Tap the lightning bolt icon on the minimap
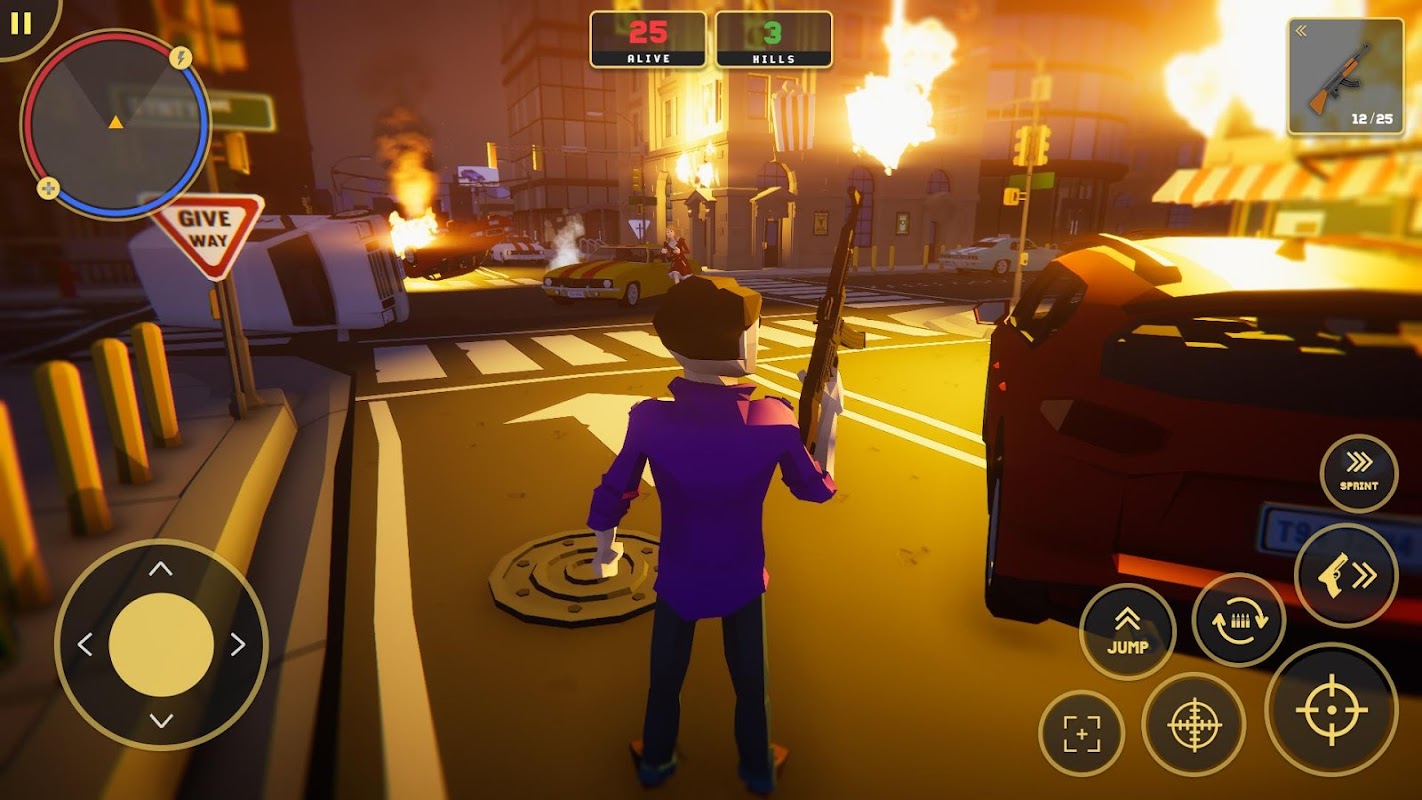The image size is (1422, 800). click(181, 58)
